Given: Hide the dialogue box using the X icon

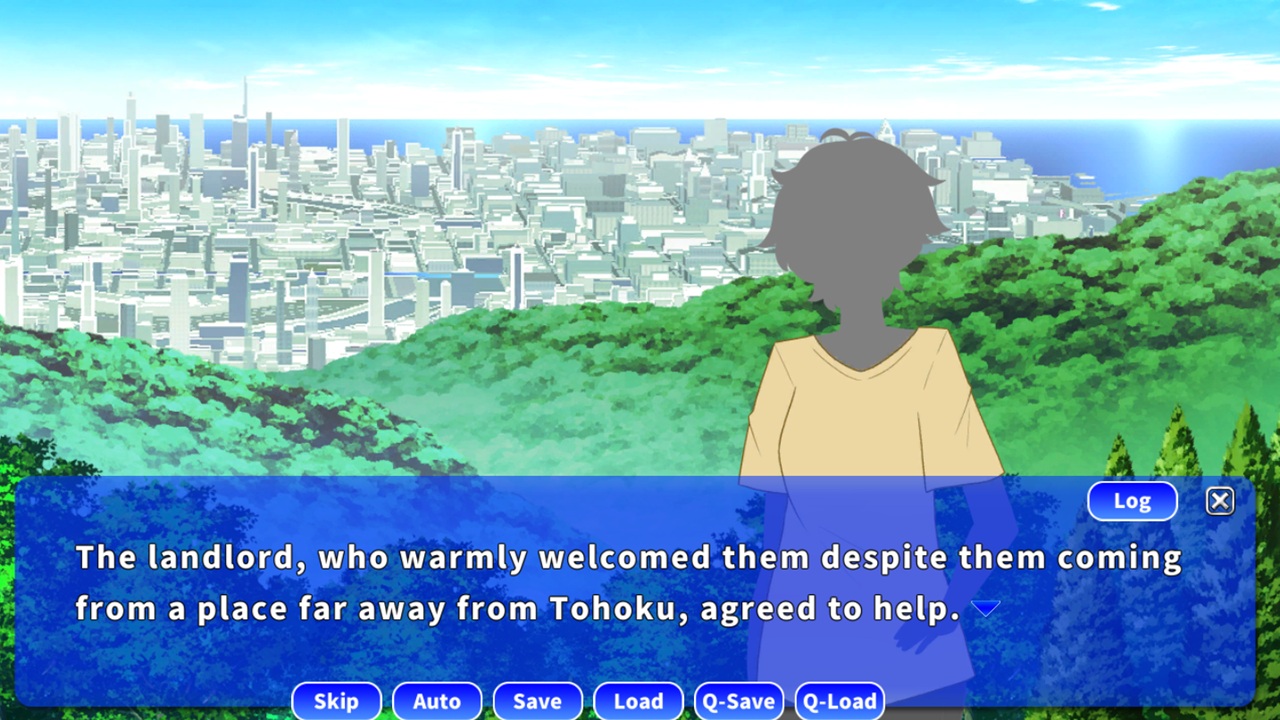Looking at the screenshot, I should [1219, 501].
